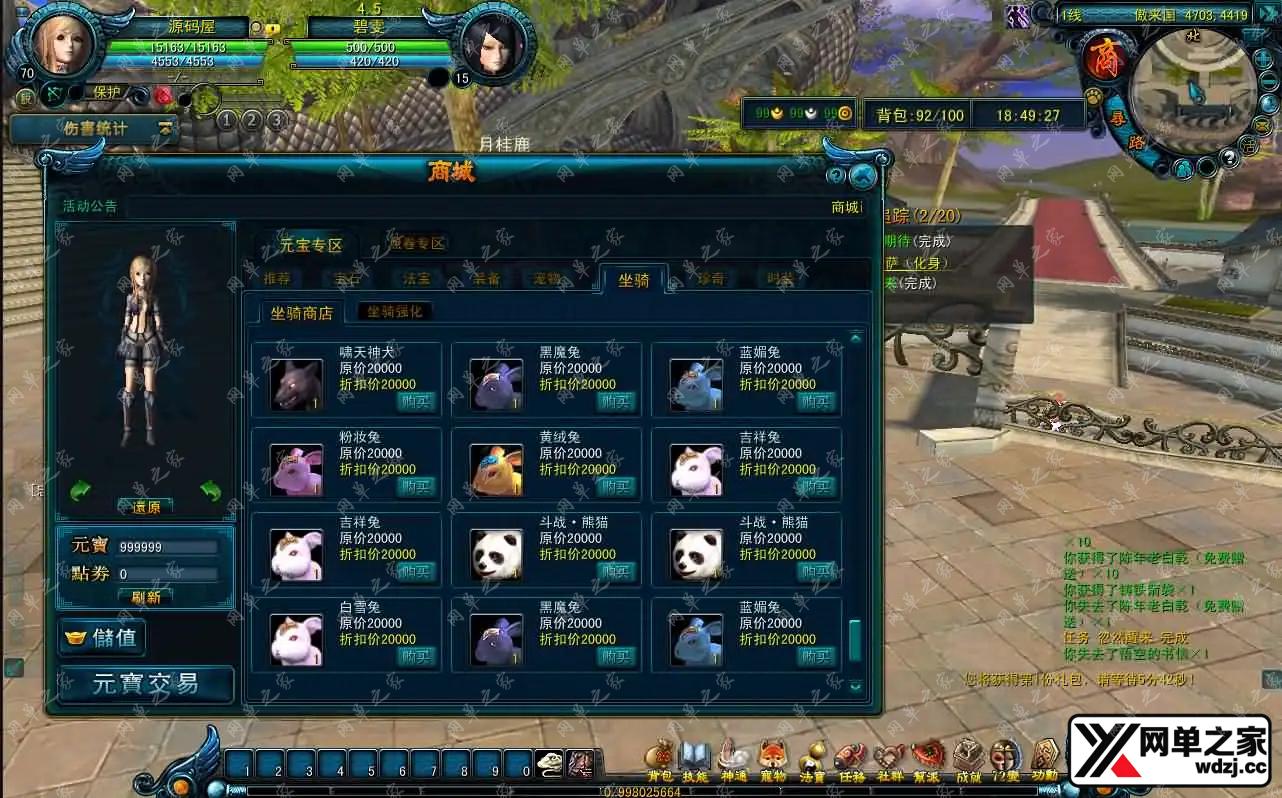Open the 任务 quest icon
Viewport: 1282px width, 798px height.
point(851,758)
